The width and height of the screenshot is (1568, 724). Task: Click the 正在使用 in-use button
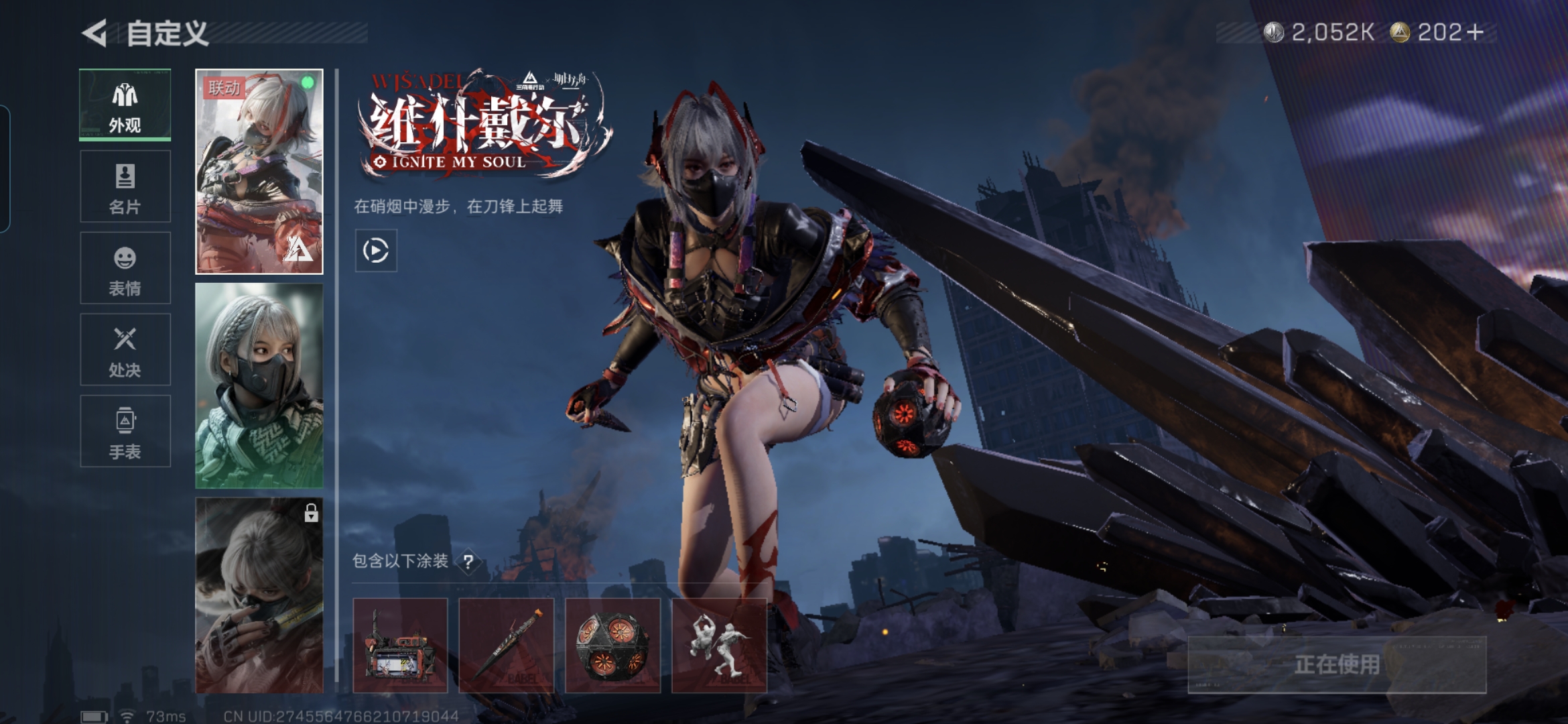(1336, 664)
